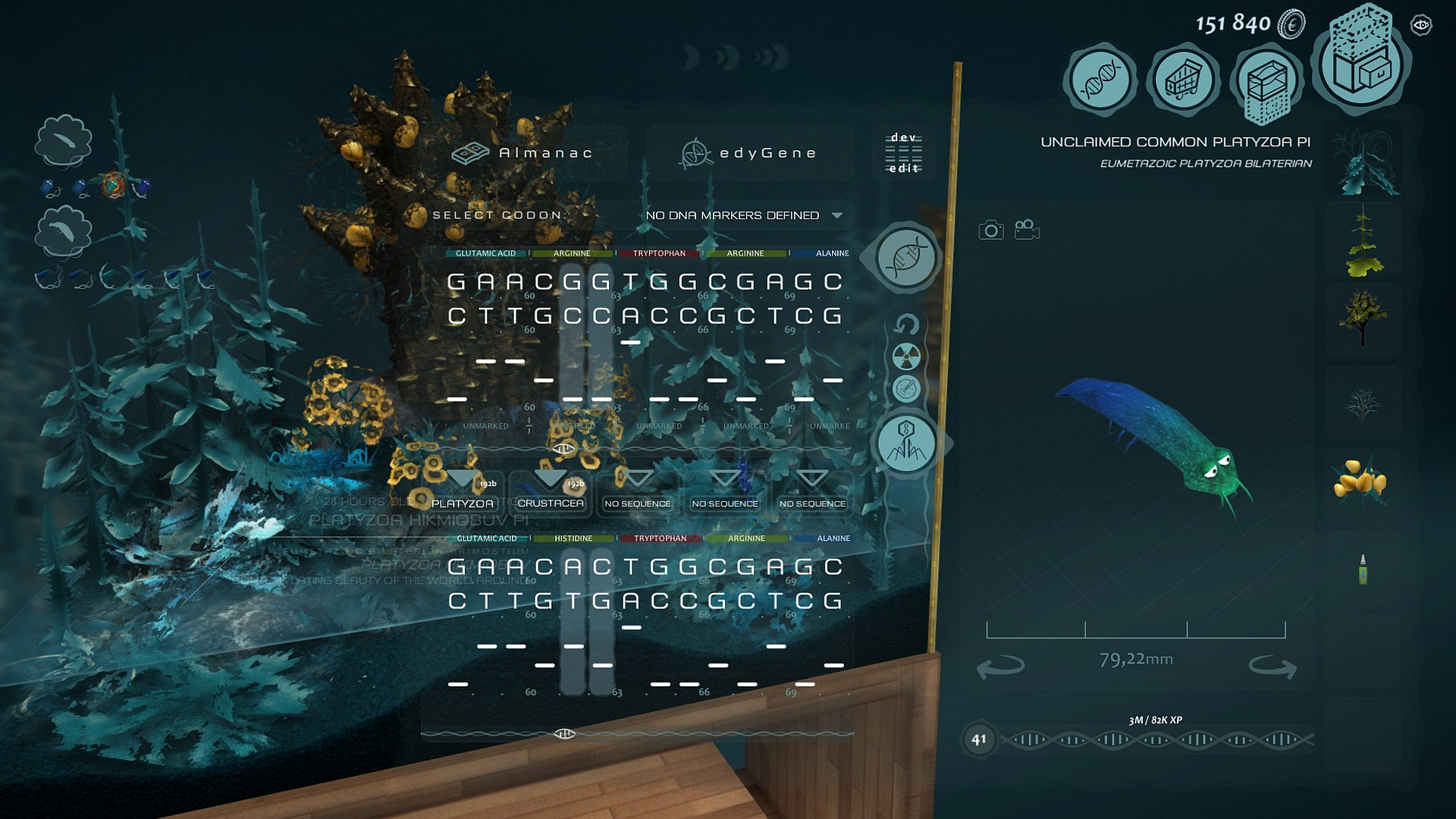The width and height of the screenshot is (1456, 819).
Task: Click the first NO SEQUENCE slot
Action: (x=637, y=503)
